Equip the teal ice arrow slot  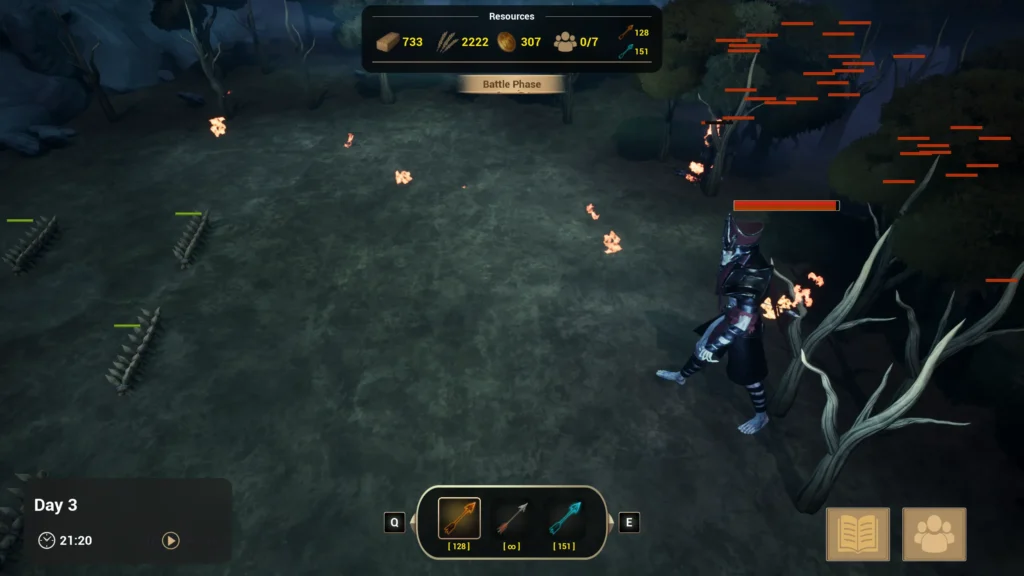(564, 518)
